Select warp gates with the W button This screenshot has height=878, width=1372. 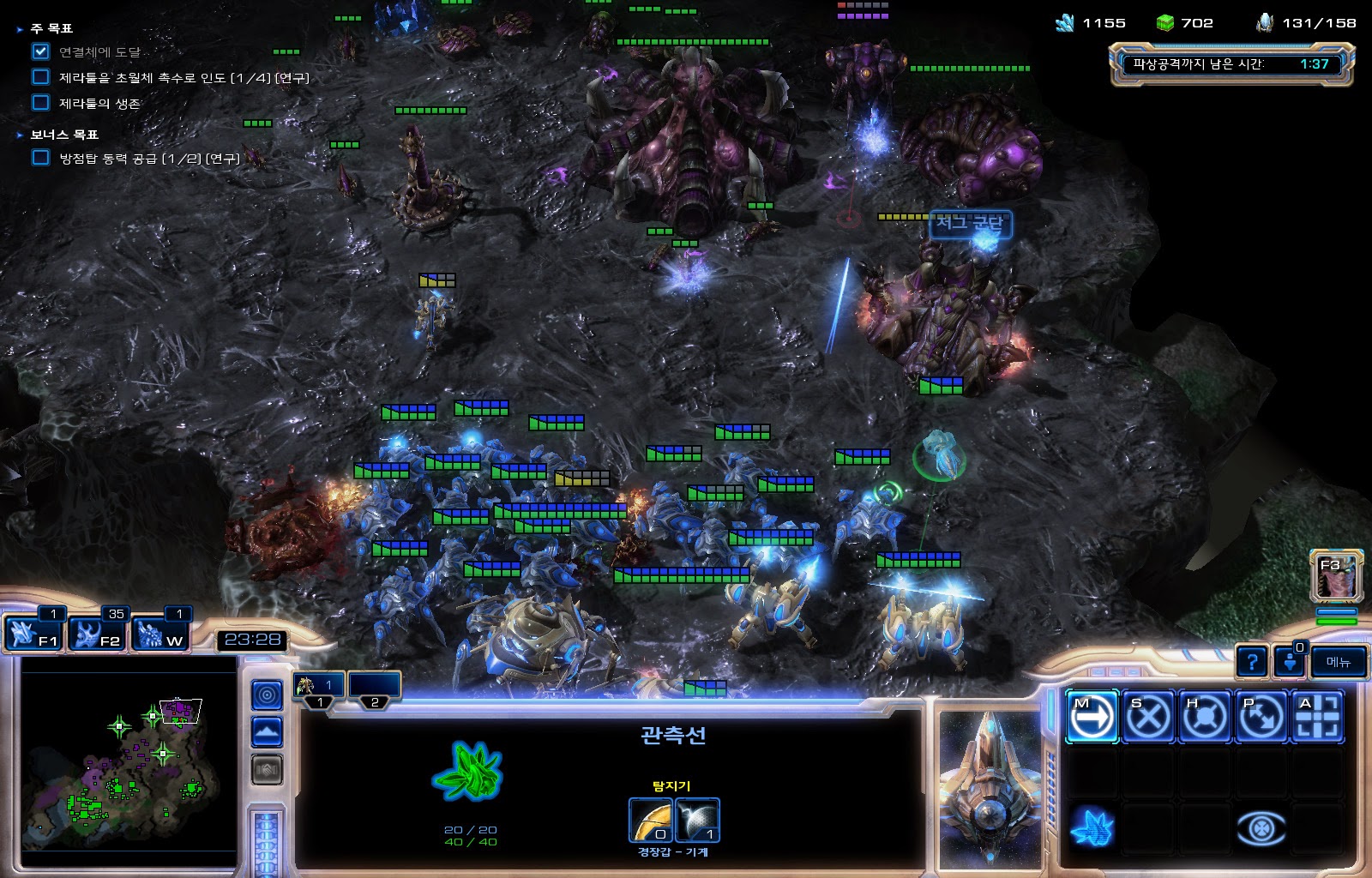(162, 634)
